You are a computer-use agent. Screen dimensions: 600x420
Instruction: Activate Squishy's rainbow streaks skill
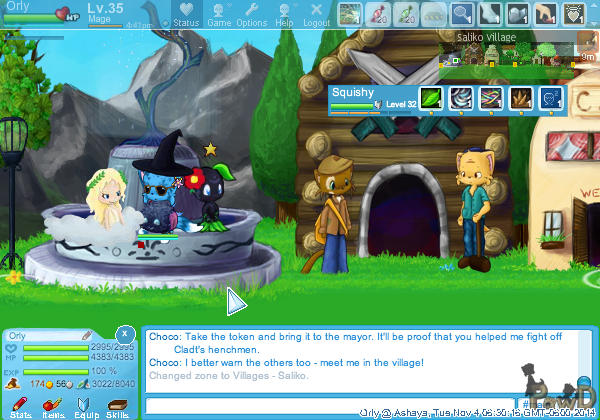pos(489,98)
